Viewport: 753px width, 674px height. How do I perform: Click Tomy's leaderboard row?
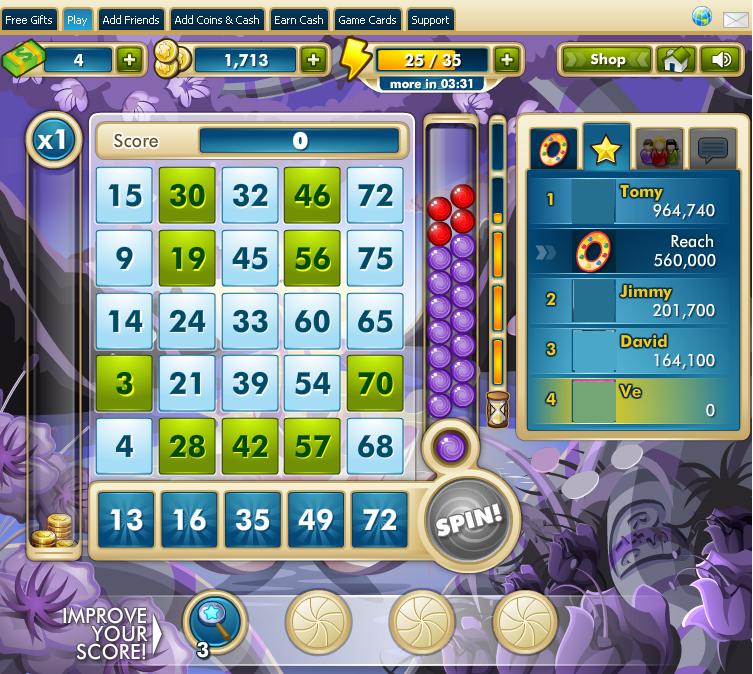631,200
